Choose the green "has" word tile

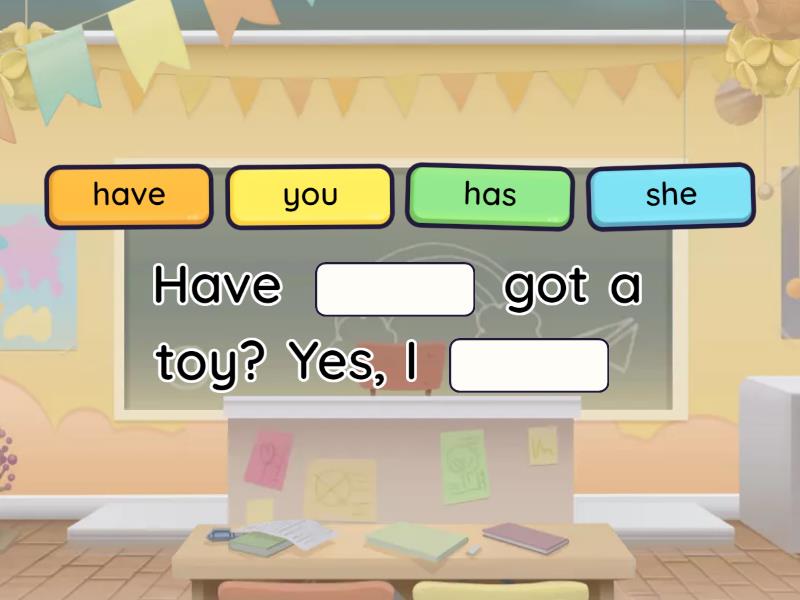click(x=490, y=195)
